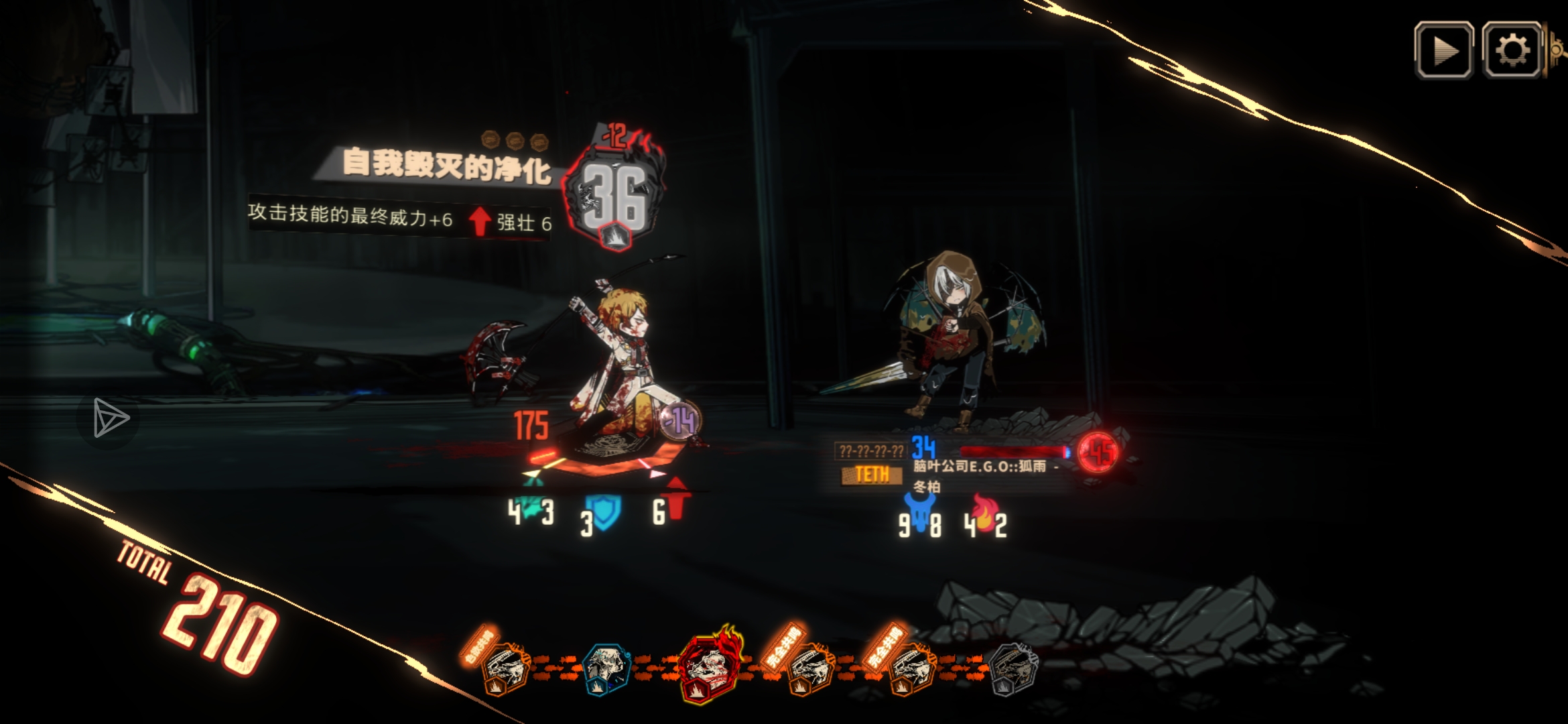Click the play speed arrow button
The height and width of the screenshot is (724, 1568).
tap(1443, 50)
